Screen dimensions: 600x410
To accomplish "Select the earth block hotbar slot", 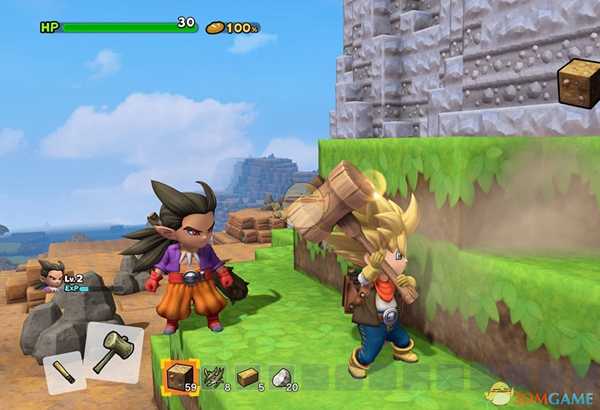I will (181, 377).
